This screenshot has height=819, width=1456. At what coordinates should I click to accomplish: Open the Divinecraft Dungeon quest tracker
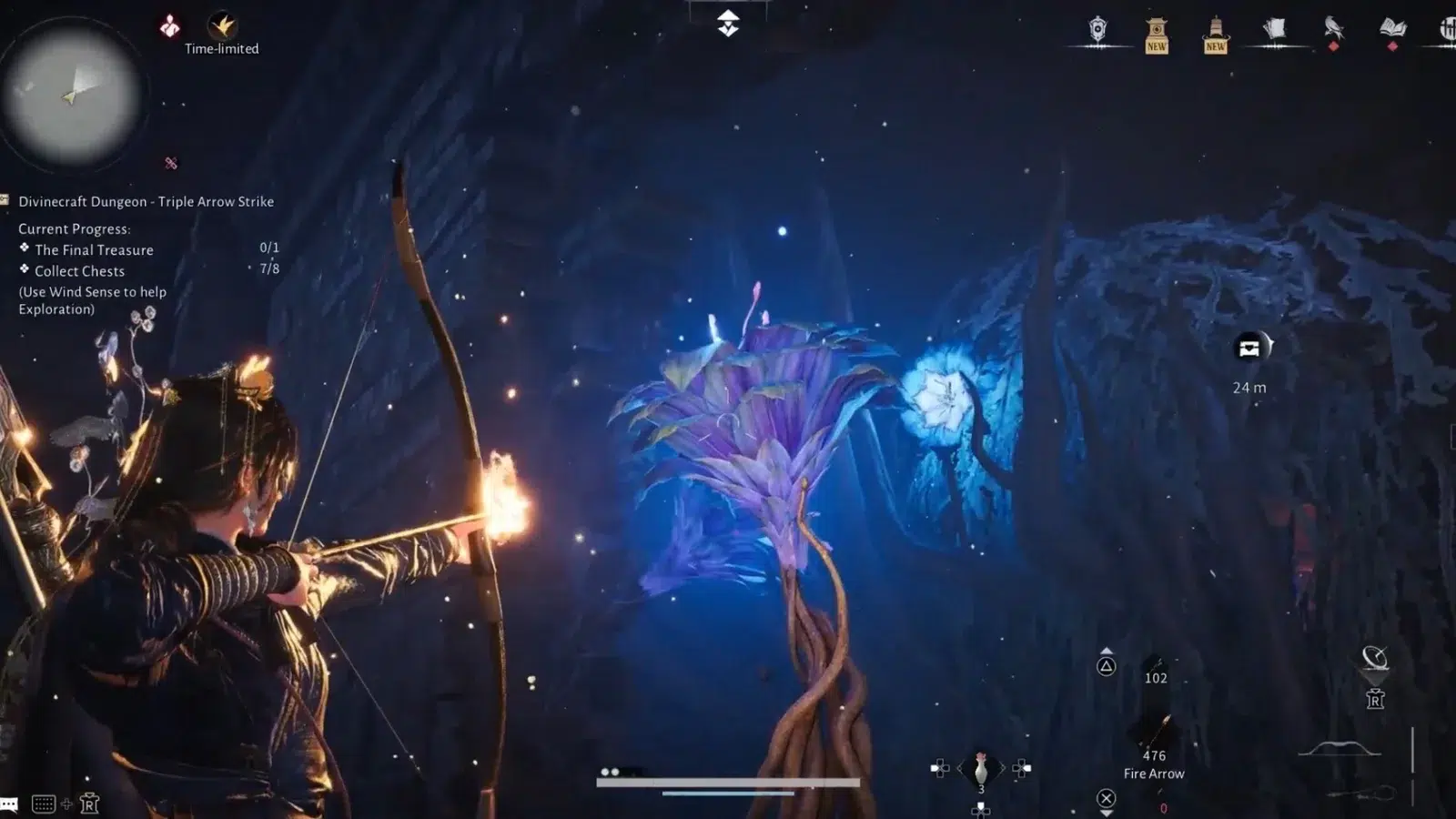click(x=146, y=202)
